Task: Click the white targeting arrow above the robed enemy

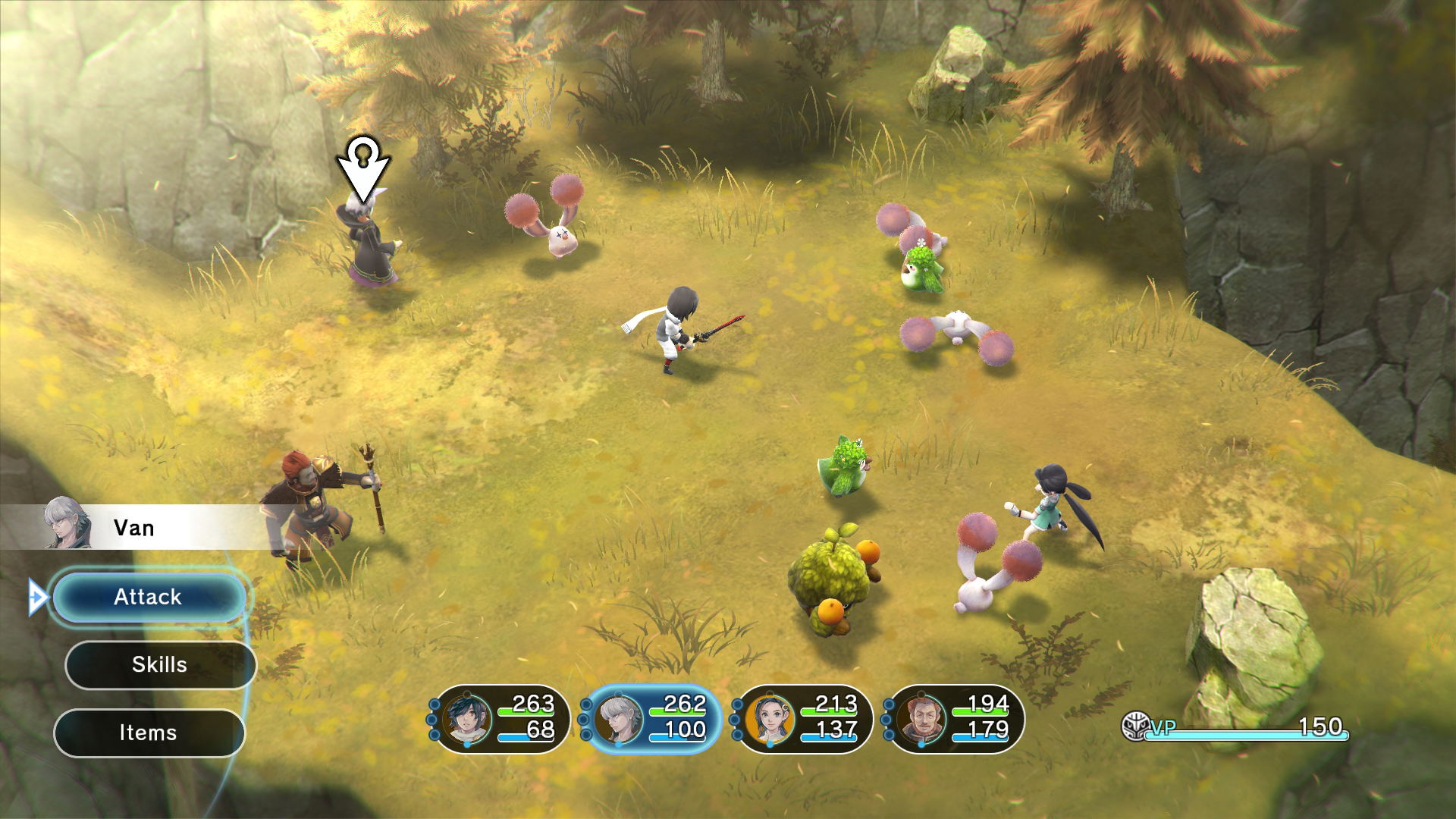Action: pos(364,168)
